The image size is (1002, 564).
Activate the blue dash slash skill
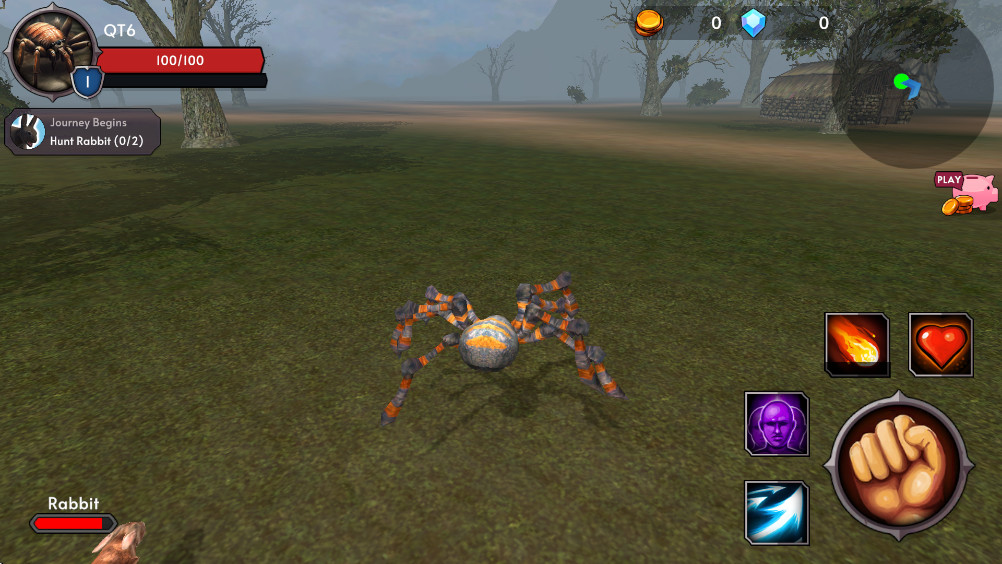pos(777,513)
